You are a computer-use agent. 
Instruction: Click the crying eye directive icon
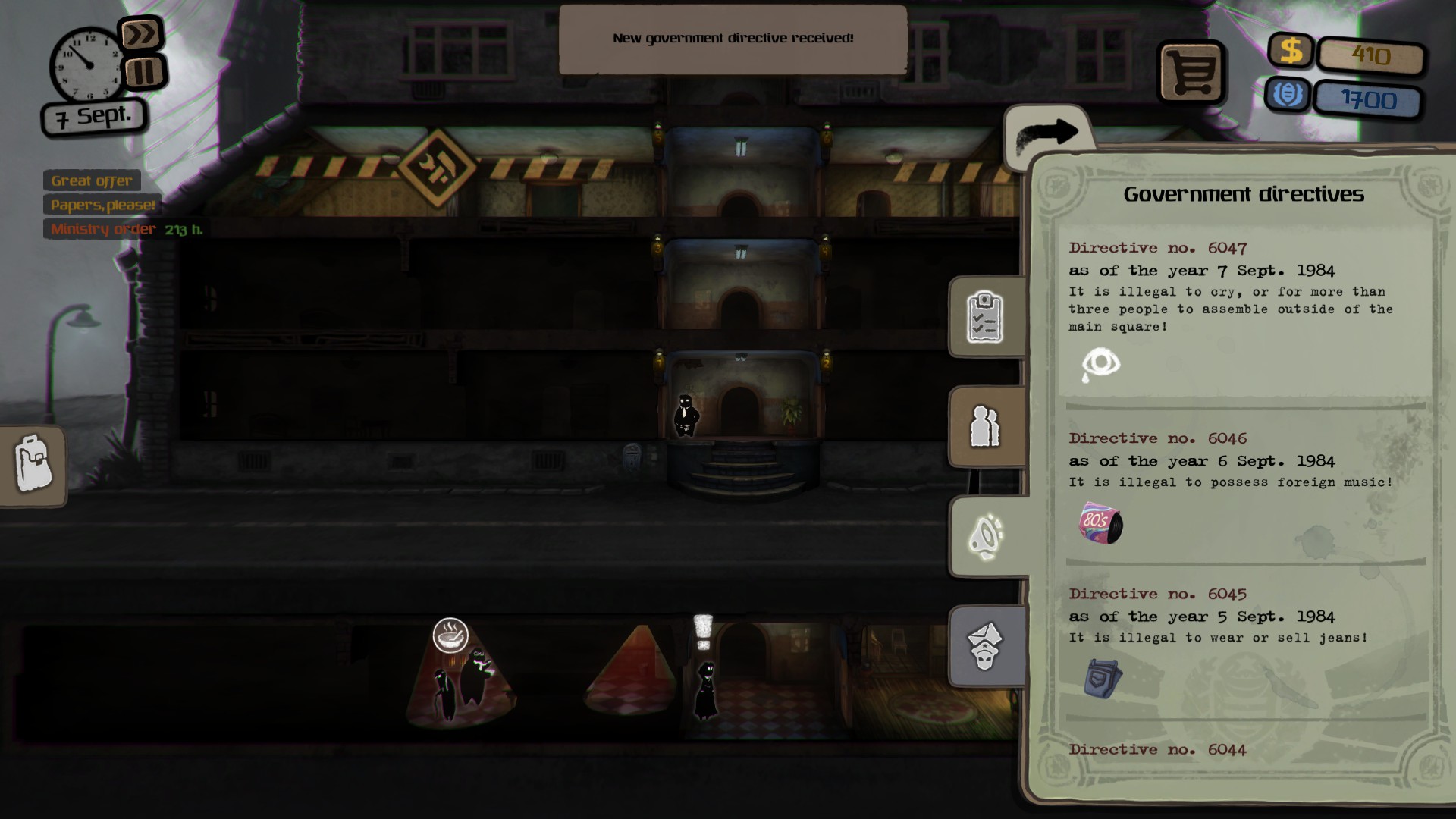1100,364
